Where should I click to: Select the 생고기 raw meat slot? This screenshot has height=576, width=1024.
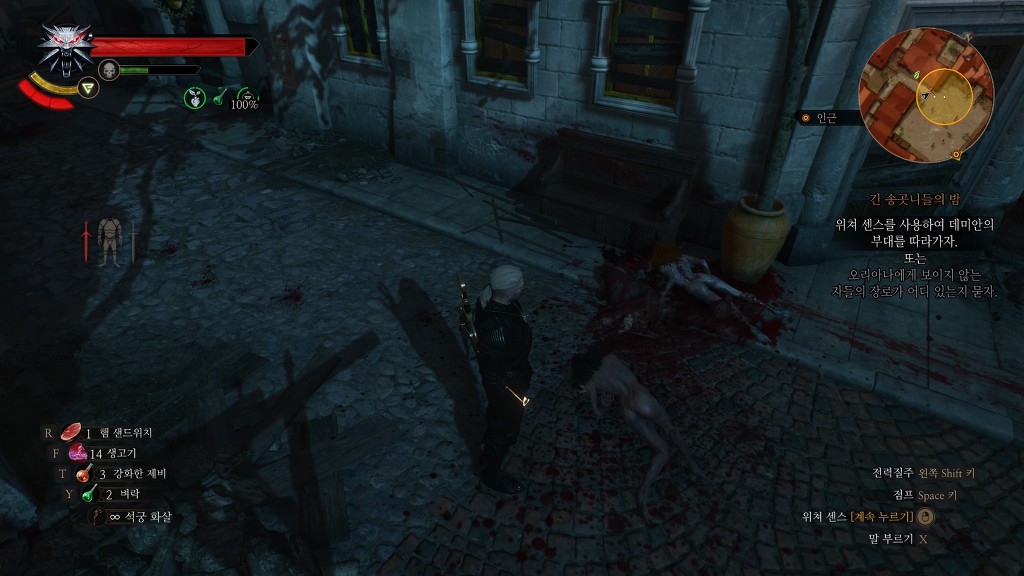78,452
